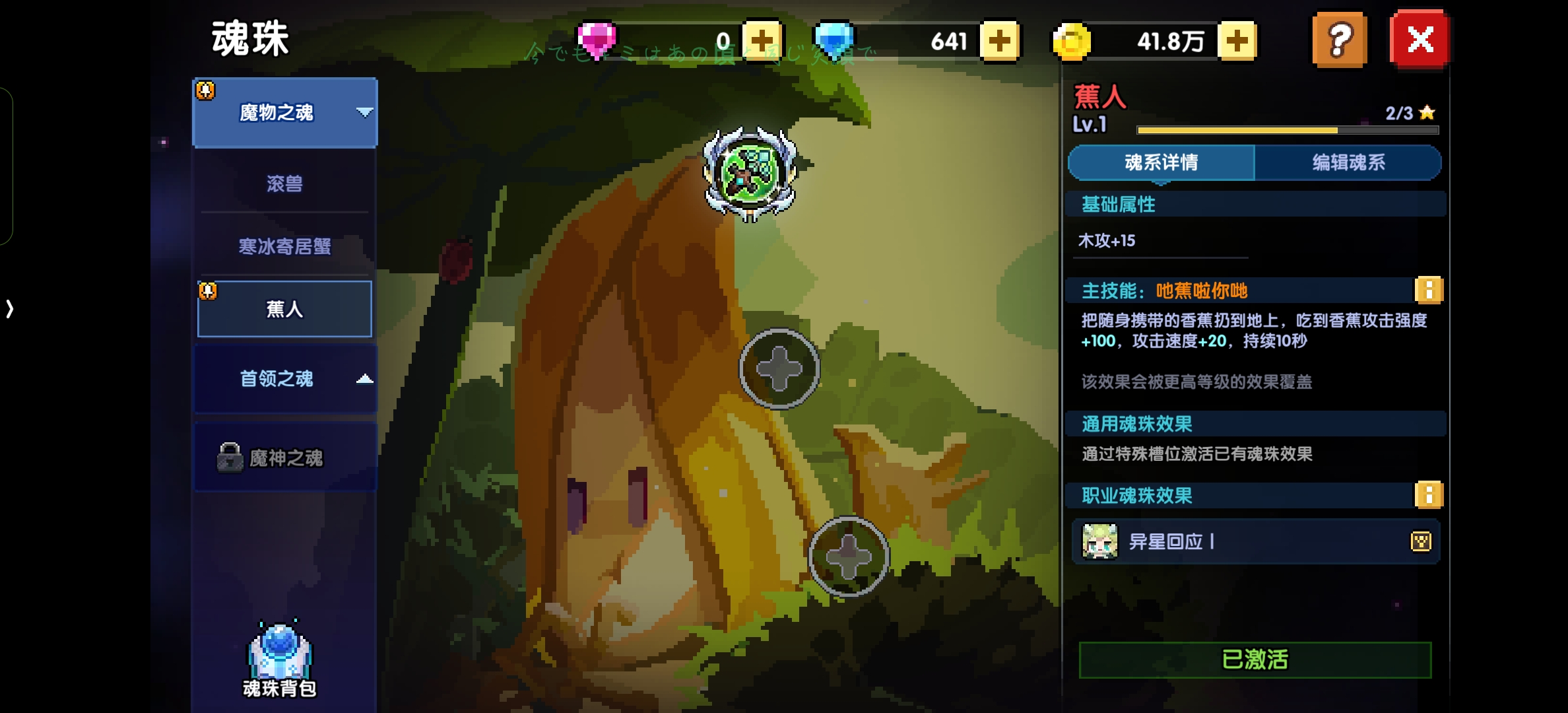The height and width of the screenshot is (713, 1568).
Task: Show info for main skill 吔蕉啦你吔
Action: 1429,290
